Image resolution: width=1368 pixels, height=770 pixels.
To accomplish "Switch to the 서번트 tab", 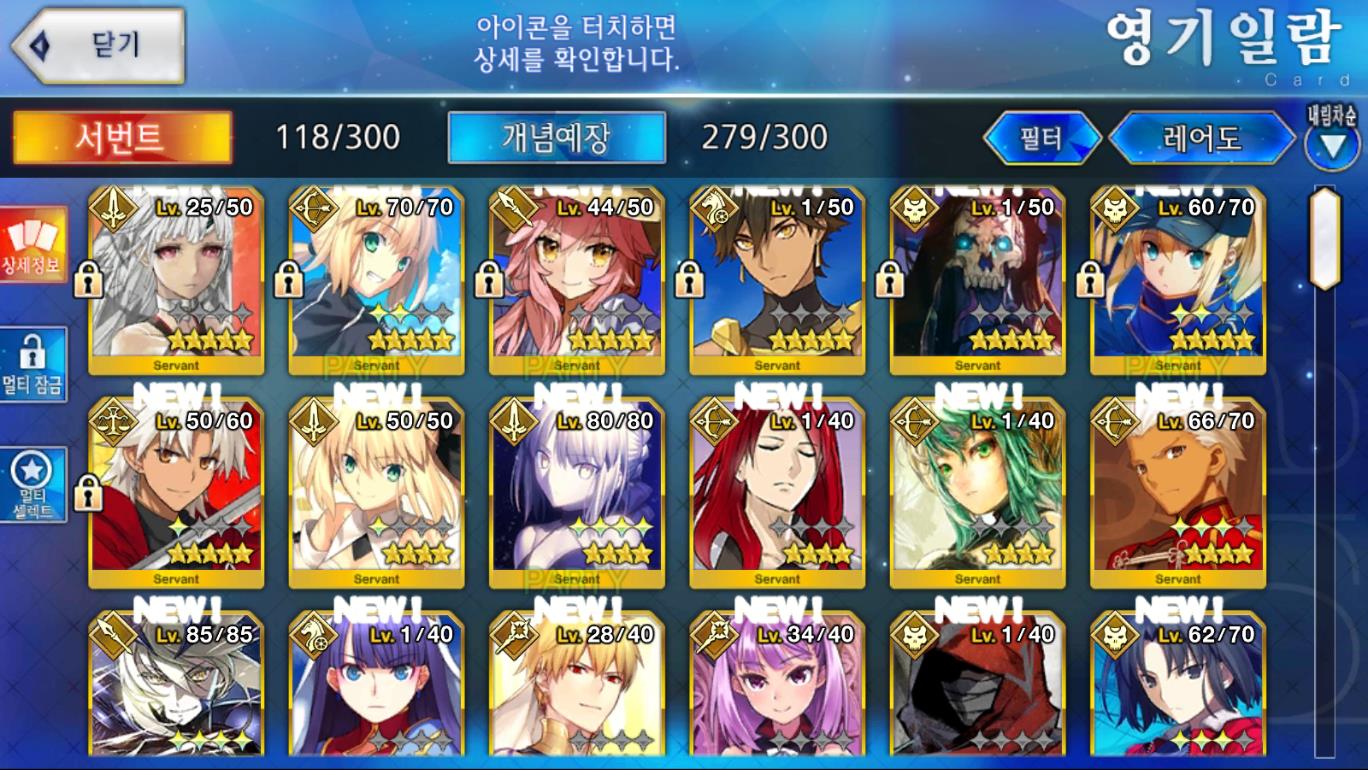I will click(x=122, y=137).
